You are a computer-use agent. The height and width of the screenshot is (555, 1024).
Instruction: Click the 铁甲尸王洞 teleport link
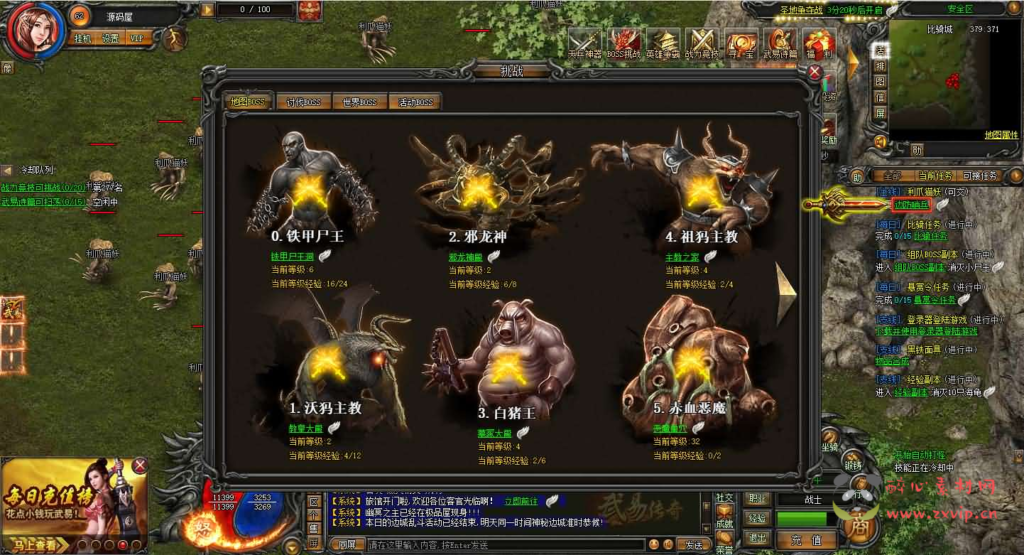point(293,256)
